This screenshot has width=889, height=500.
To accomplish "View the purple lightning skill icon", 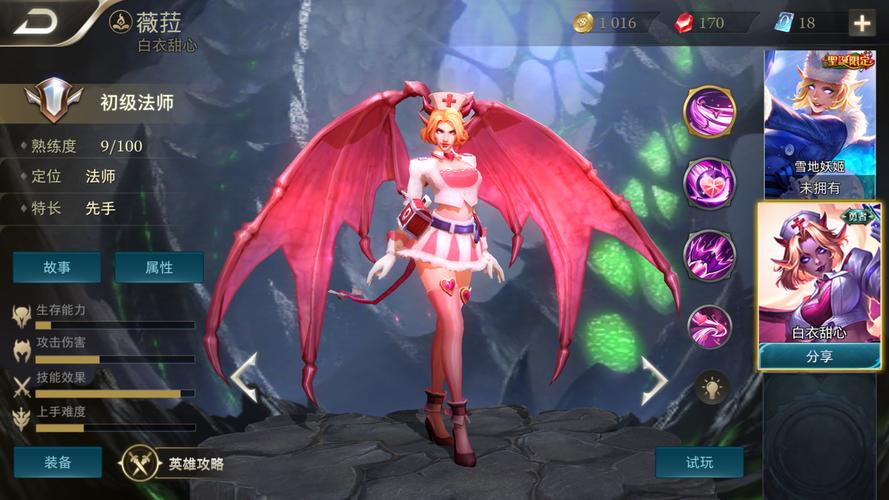I will pos(709,254).
